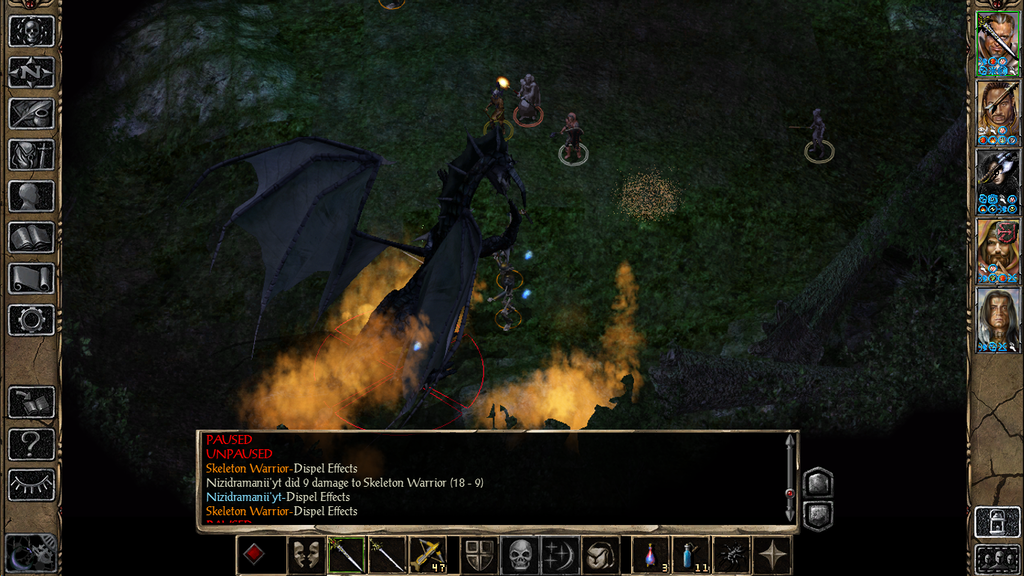1024x576 pixels.
Task: Use the red potion quick item slot
Action: tap(652, 555)
